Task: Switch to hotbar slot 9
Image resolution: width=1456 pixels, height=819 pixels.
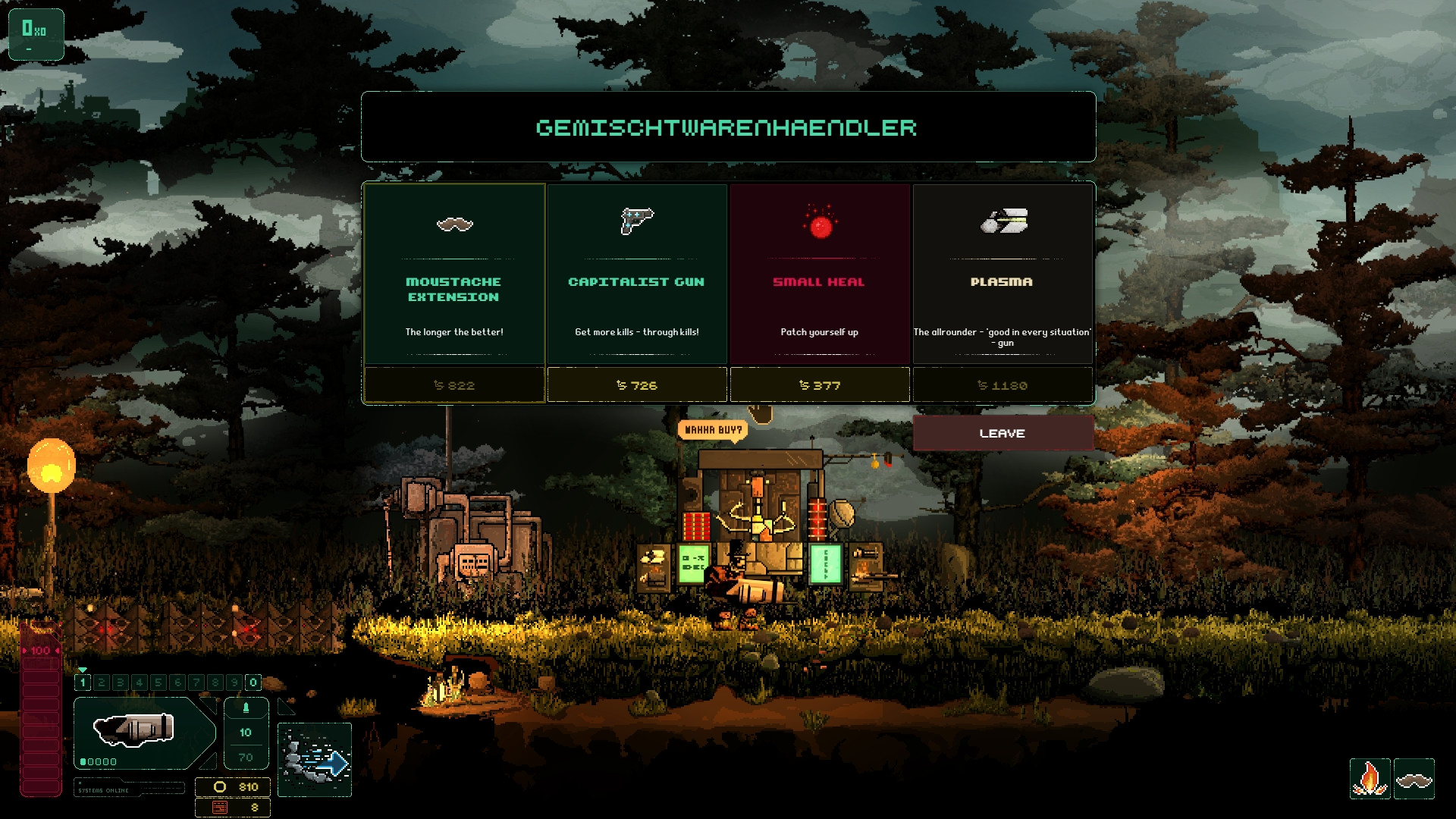Action: pyautogui.click(x=234, y=682)
